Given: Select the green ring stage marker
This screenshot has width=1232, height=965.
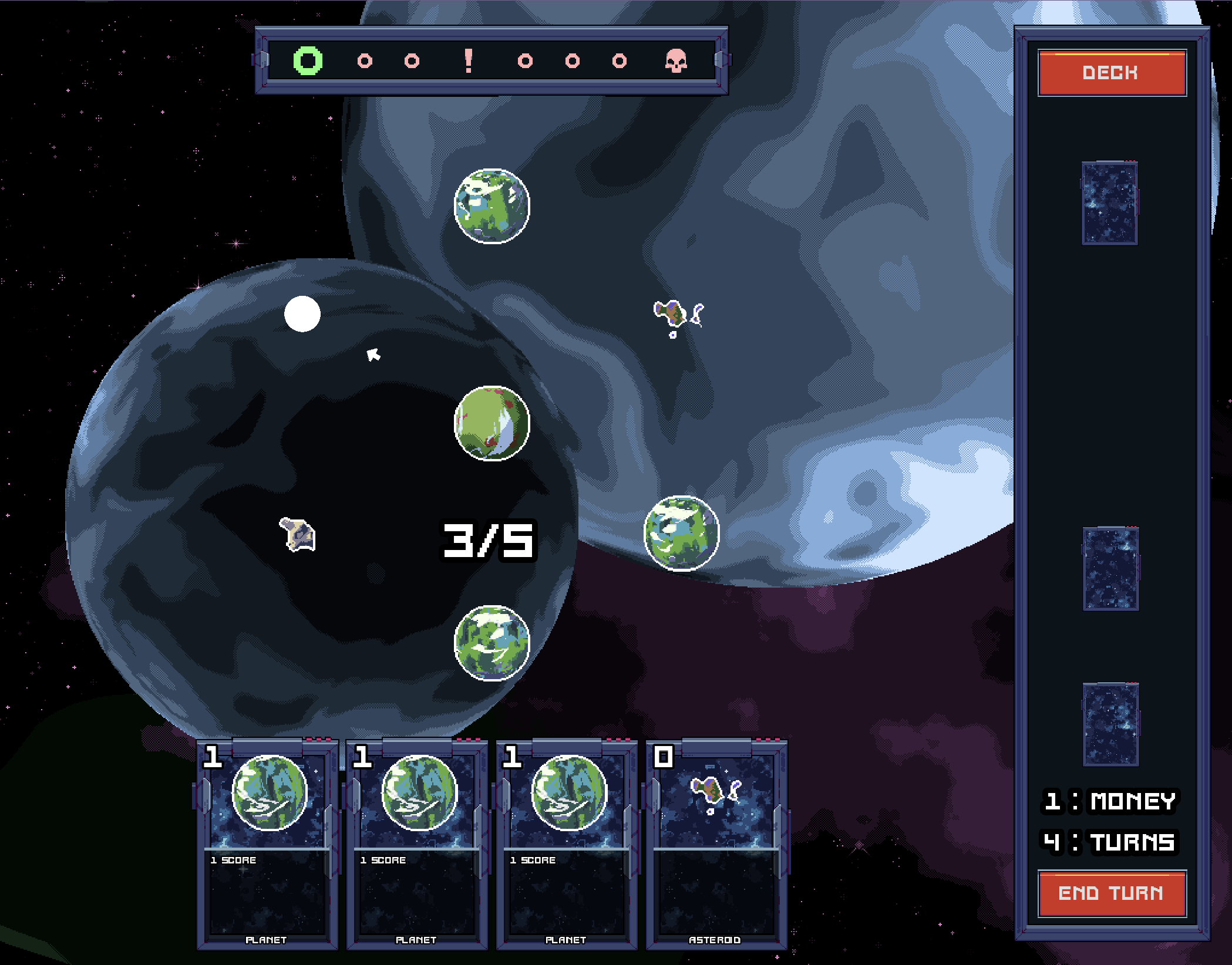Looking at the screenshot, I should [308, 60].
